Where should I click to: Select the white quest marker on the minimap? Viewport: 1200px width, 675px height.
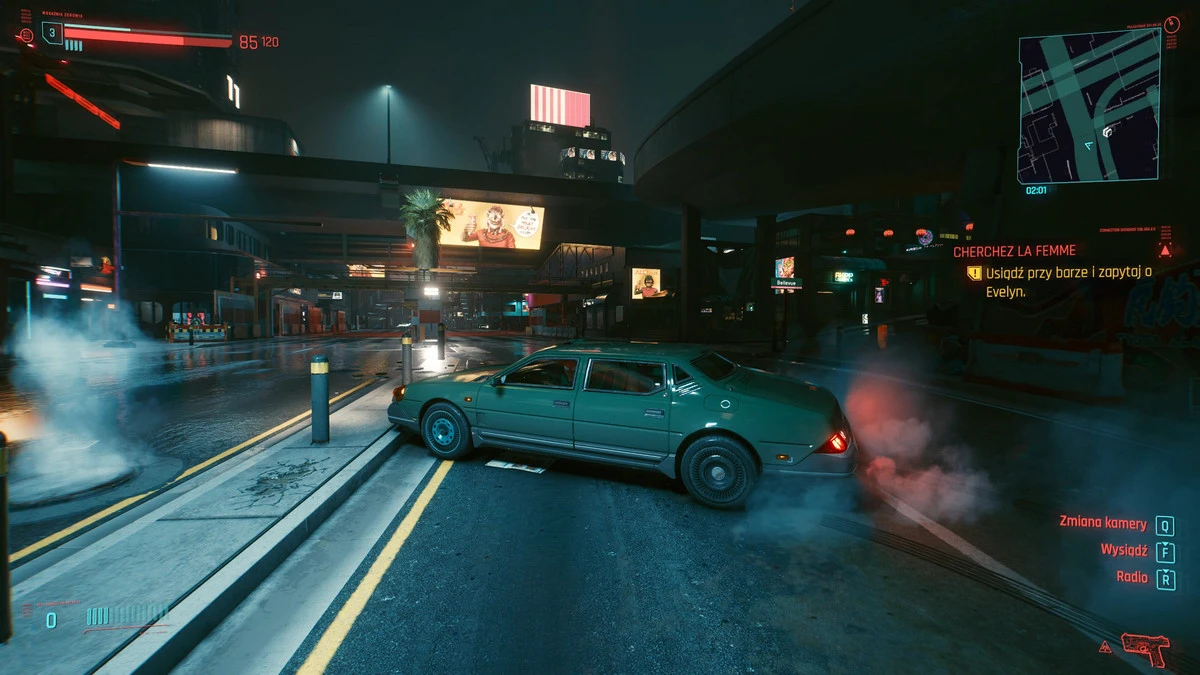[1108, 131]
